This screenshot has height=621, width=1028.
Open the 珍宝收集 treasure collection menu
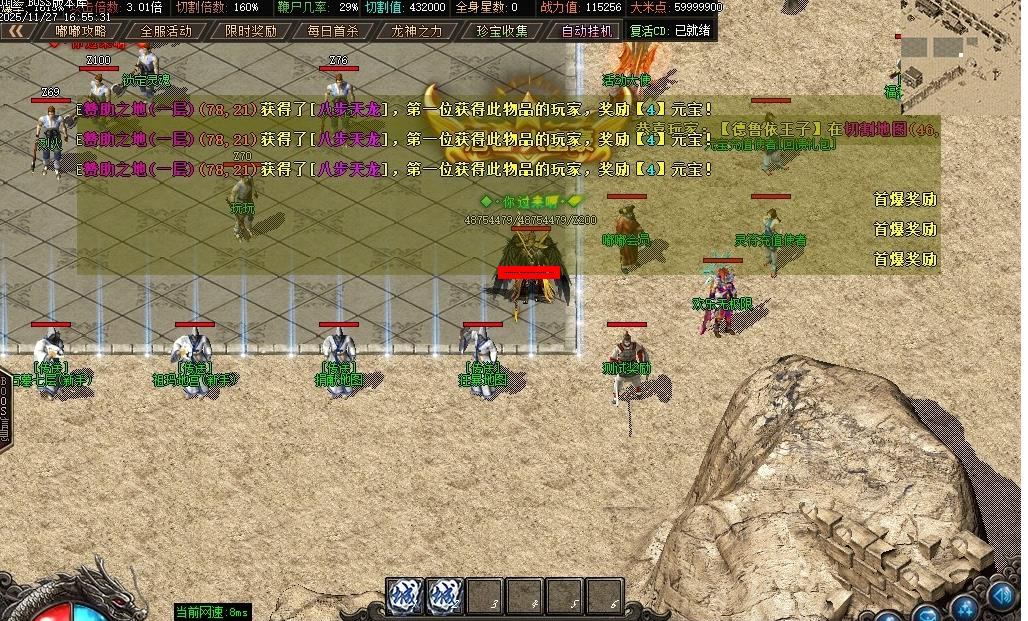(502, 31)
